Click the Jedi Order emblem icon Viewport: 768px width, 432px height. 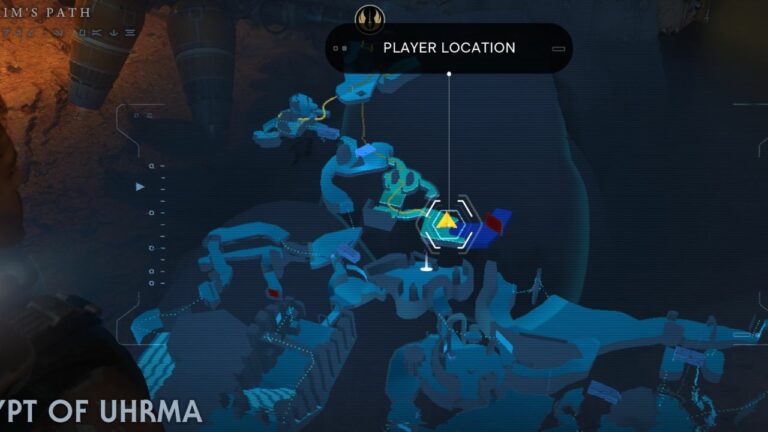368,17
